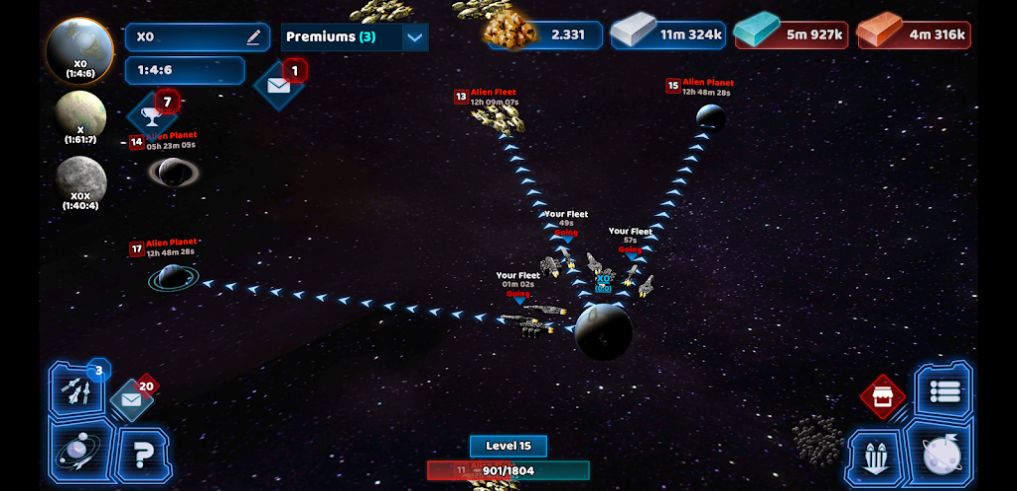Open the galaxy orbit view button
Image resolution: width=1017 pixels, height=491 pixels.
[x=77, y=452]
